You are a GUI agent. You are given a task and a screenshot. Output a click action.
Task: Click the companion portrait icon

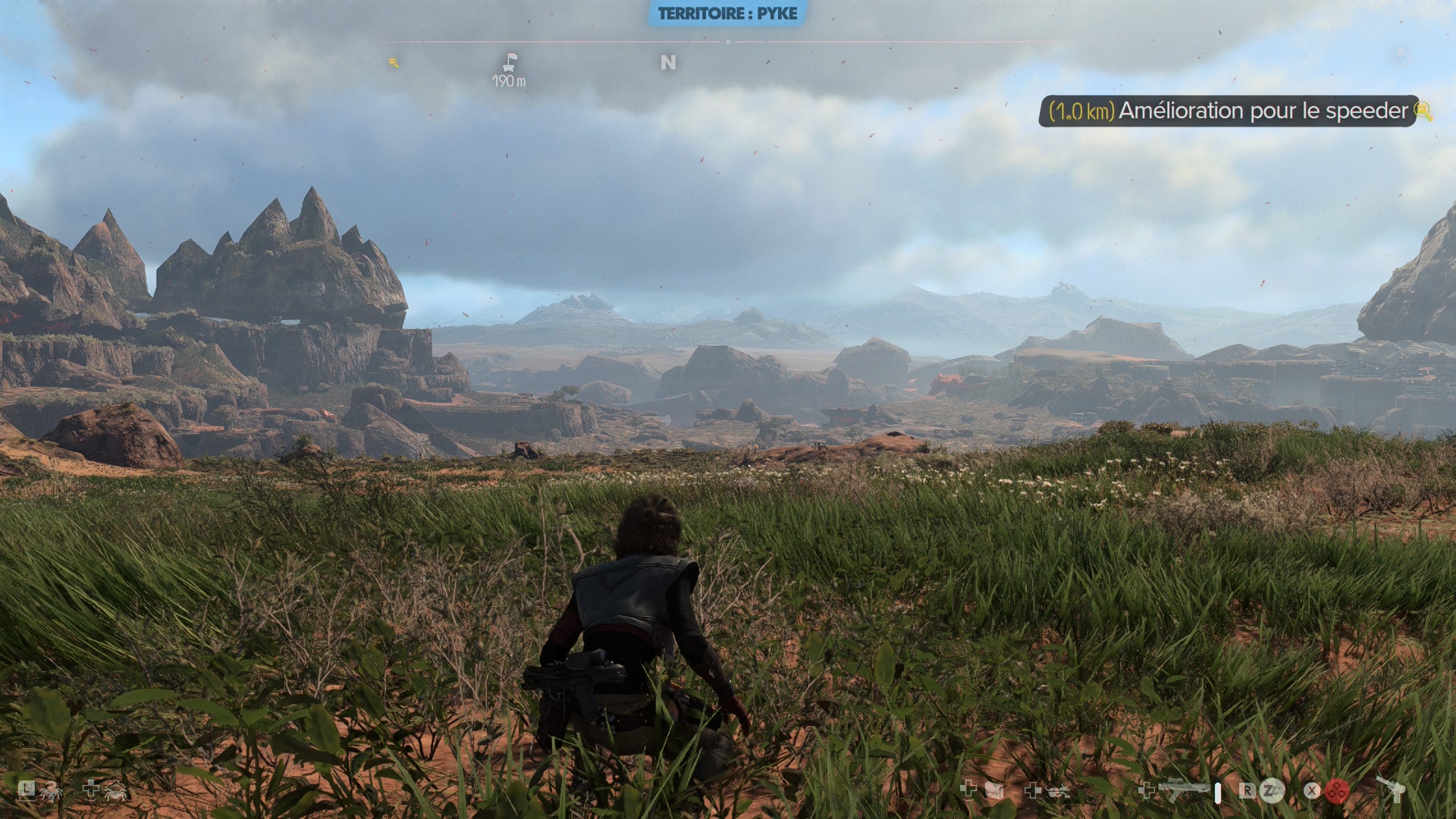51,791
